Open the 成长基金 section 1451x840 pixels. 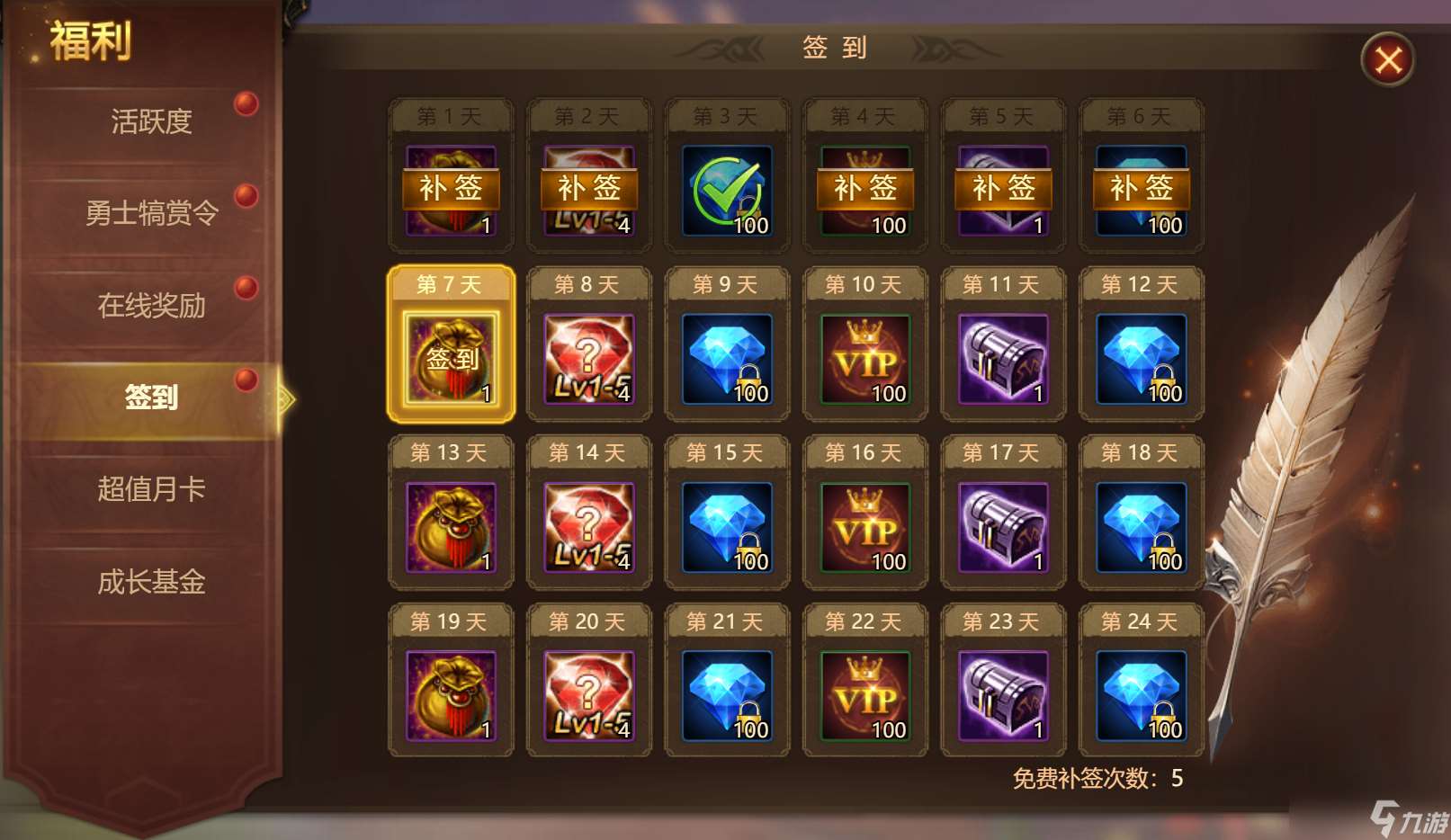pos(151,582)
